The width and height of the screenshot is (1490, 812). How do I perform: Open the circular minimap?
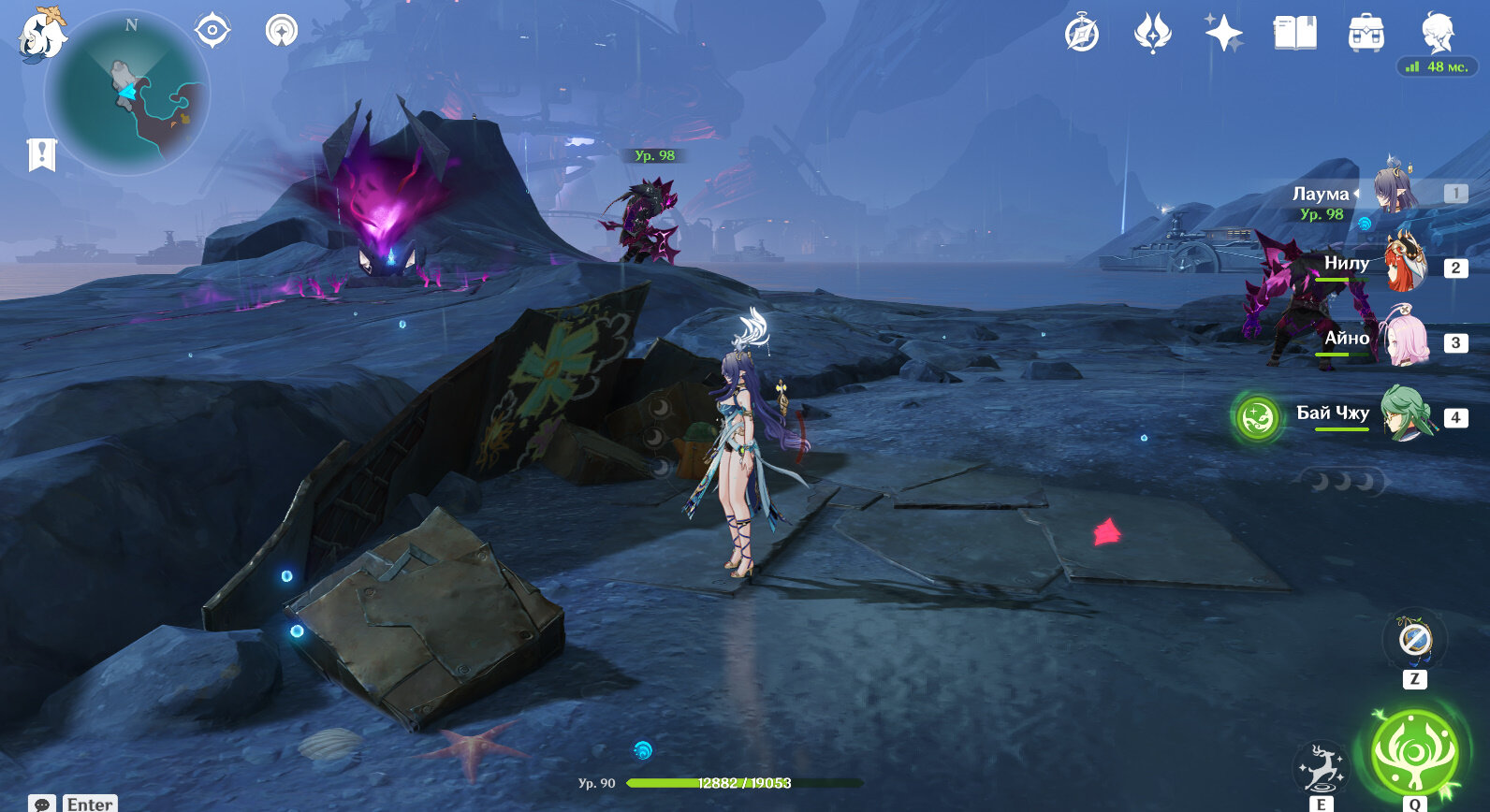click(127, 94)
